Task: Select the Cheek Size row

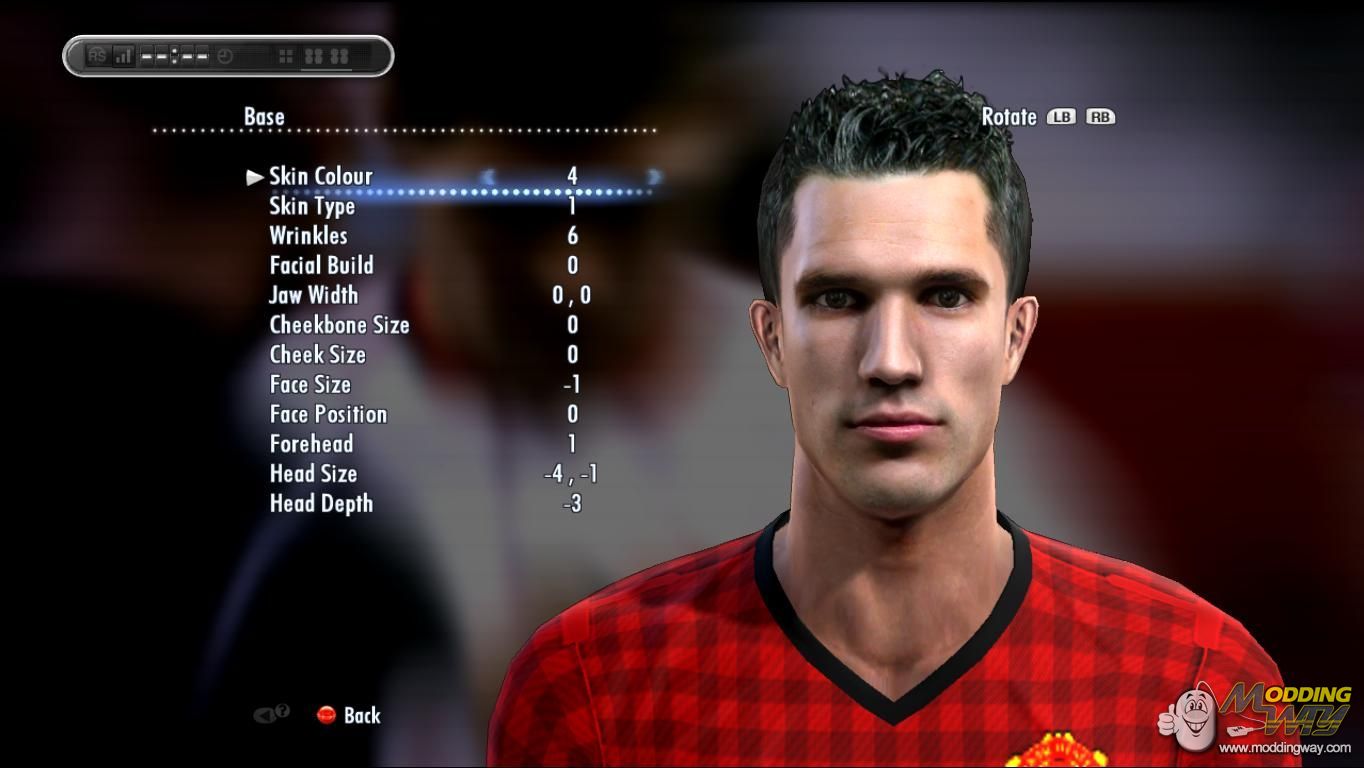Action: (317, 355)
